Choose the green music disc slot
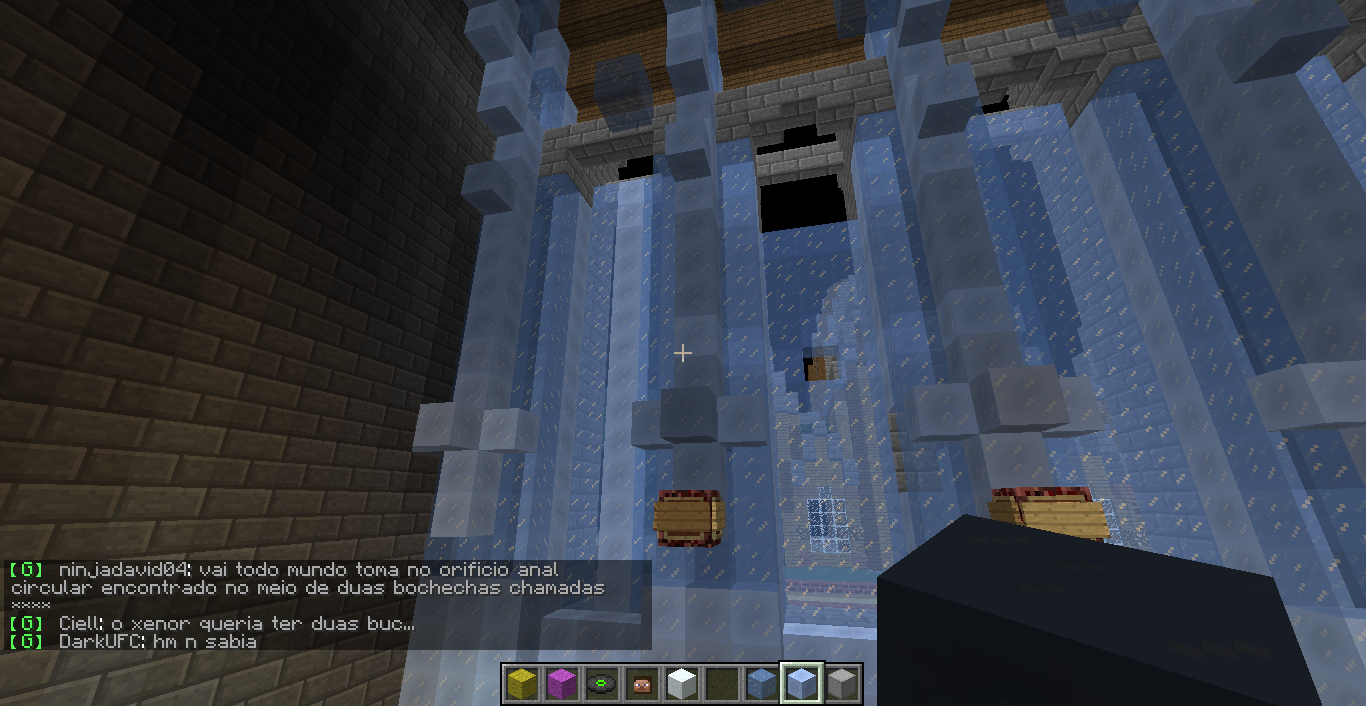 [x=602, y=684]
